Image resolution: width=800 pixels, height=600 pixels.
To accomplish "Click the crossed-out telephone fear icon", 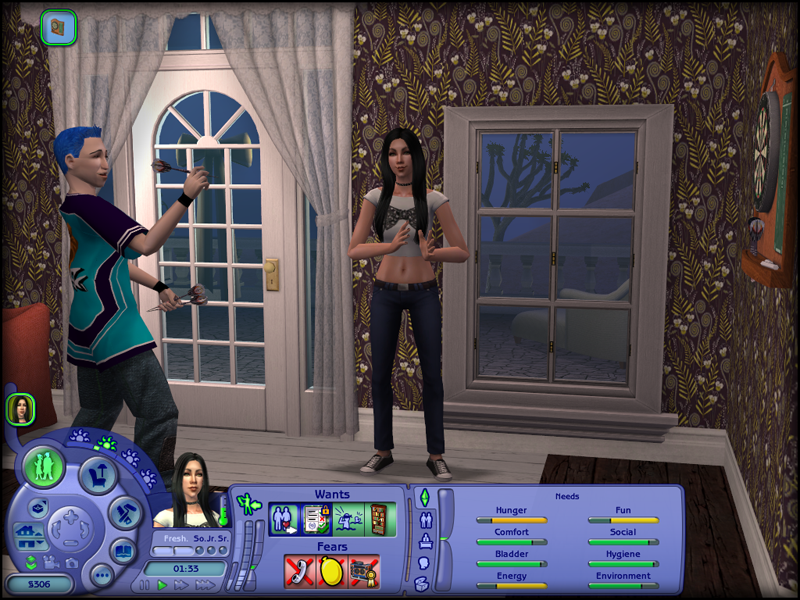I will click(300, 571).
